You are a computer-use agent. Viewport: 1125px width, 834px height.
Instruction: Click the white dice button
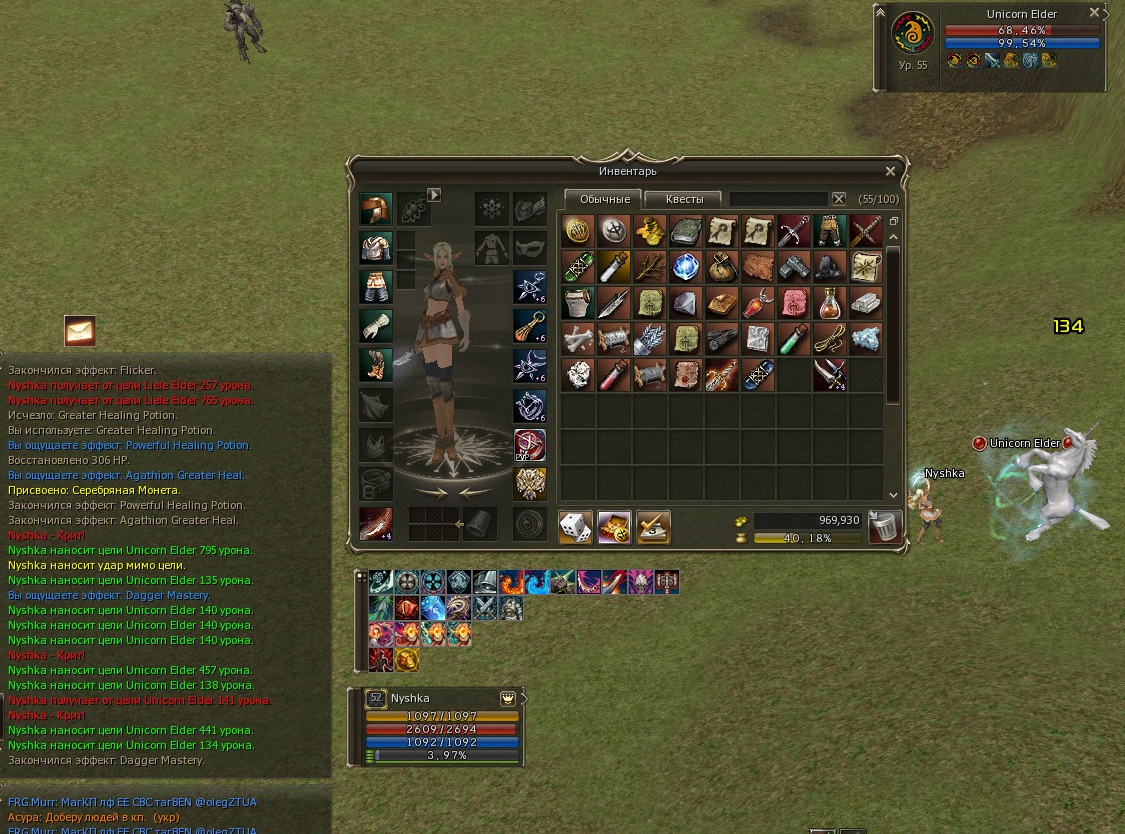click(576, 526)
